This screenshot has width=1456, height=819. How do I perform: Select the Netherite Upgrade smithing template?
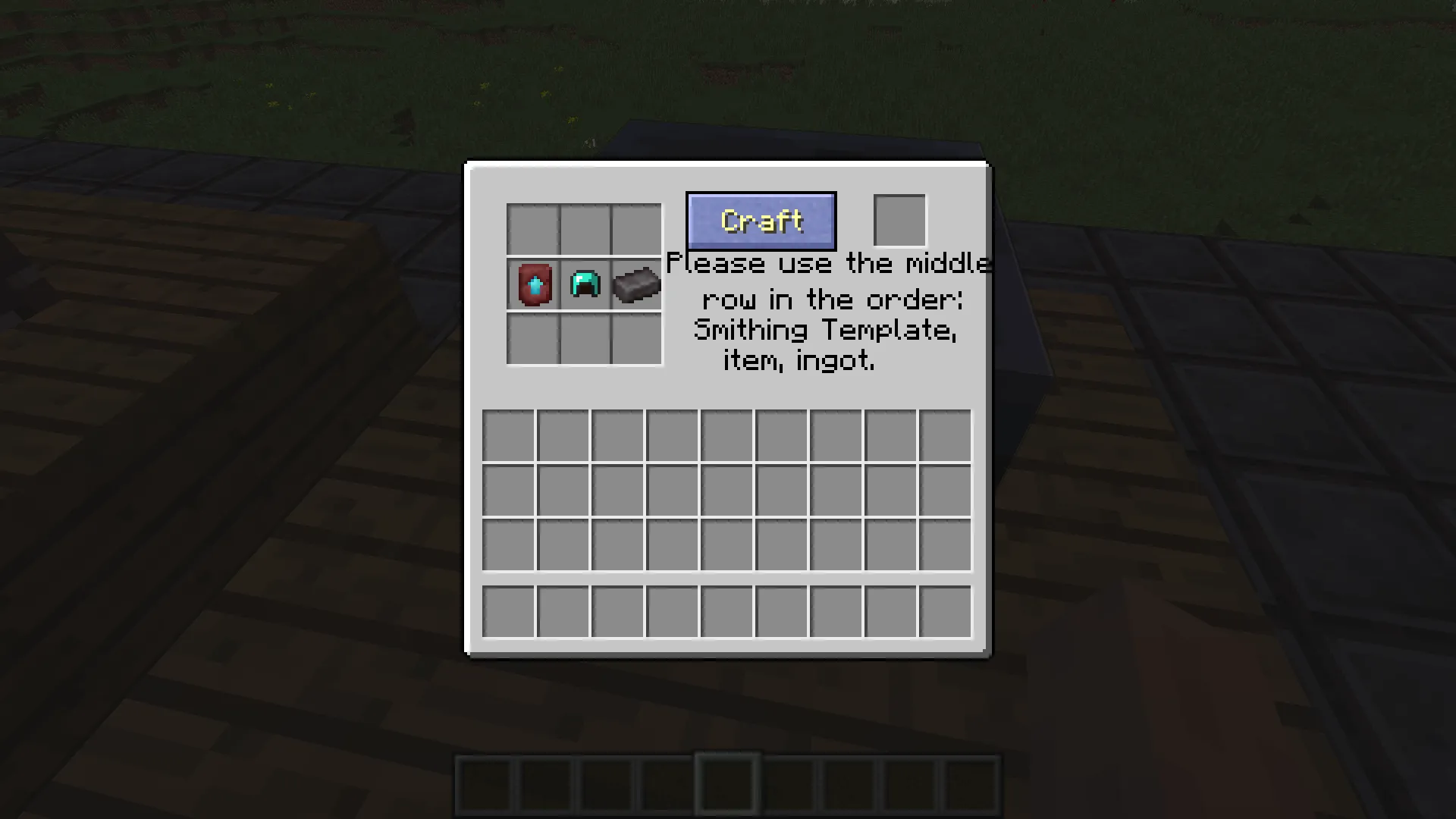pyautogui.click(x=532, y=285)
